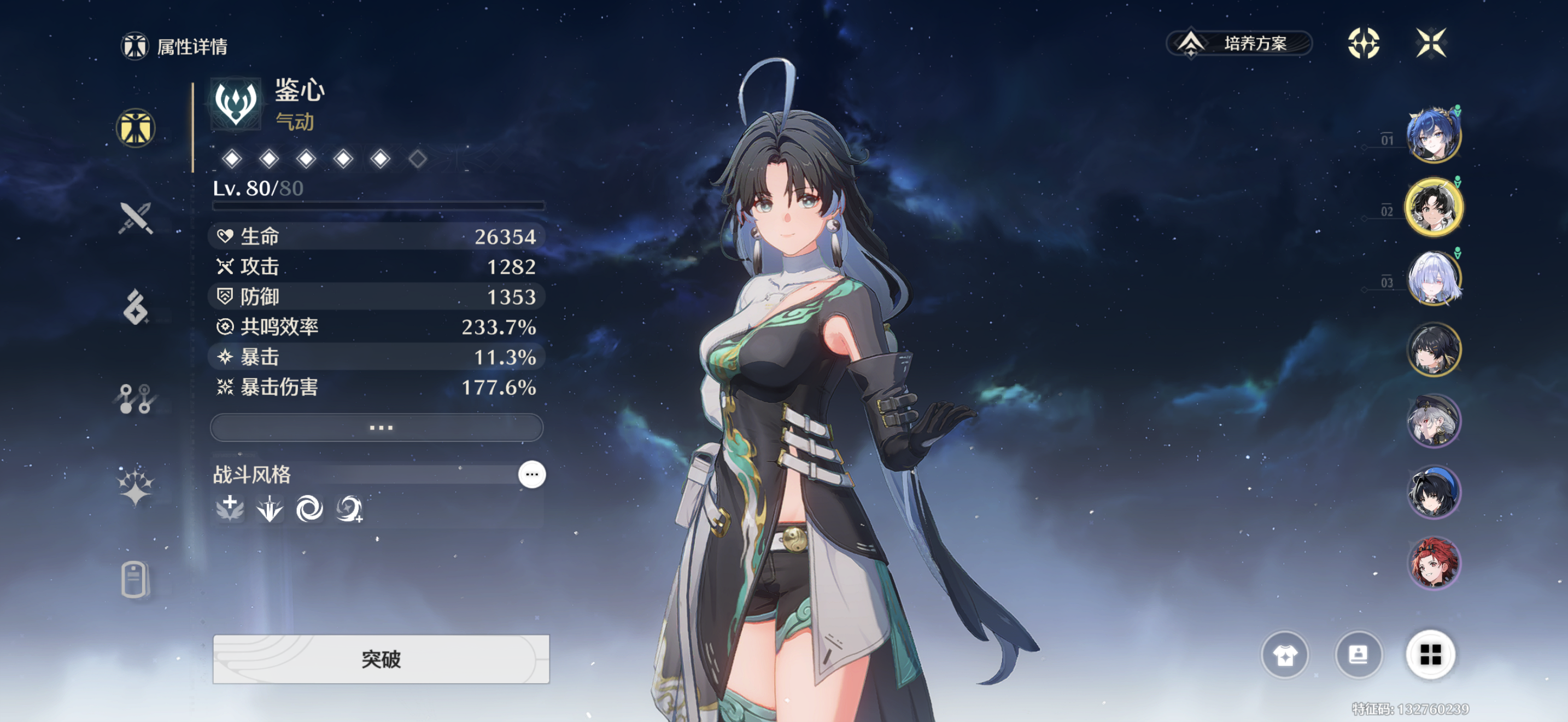Screen dimensions: 1568x722
Task: Open the outfit wardrobe shirt button
Action: point(1284,655)
